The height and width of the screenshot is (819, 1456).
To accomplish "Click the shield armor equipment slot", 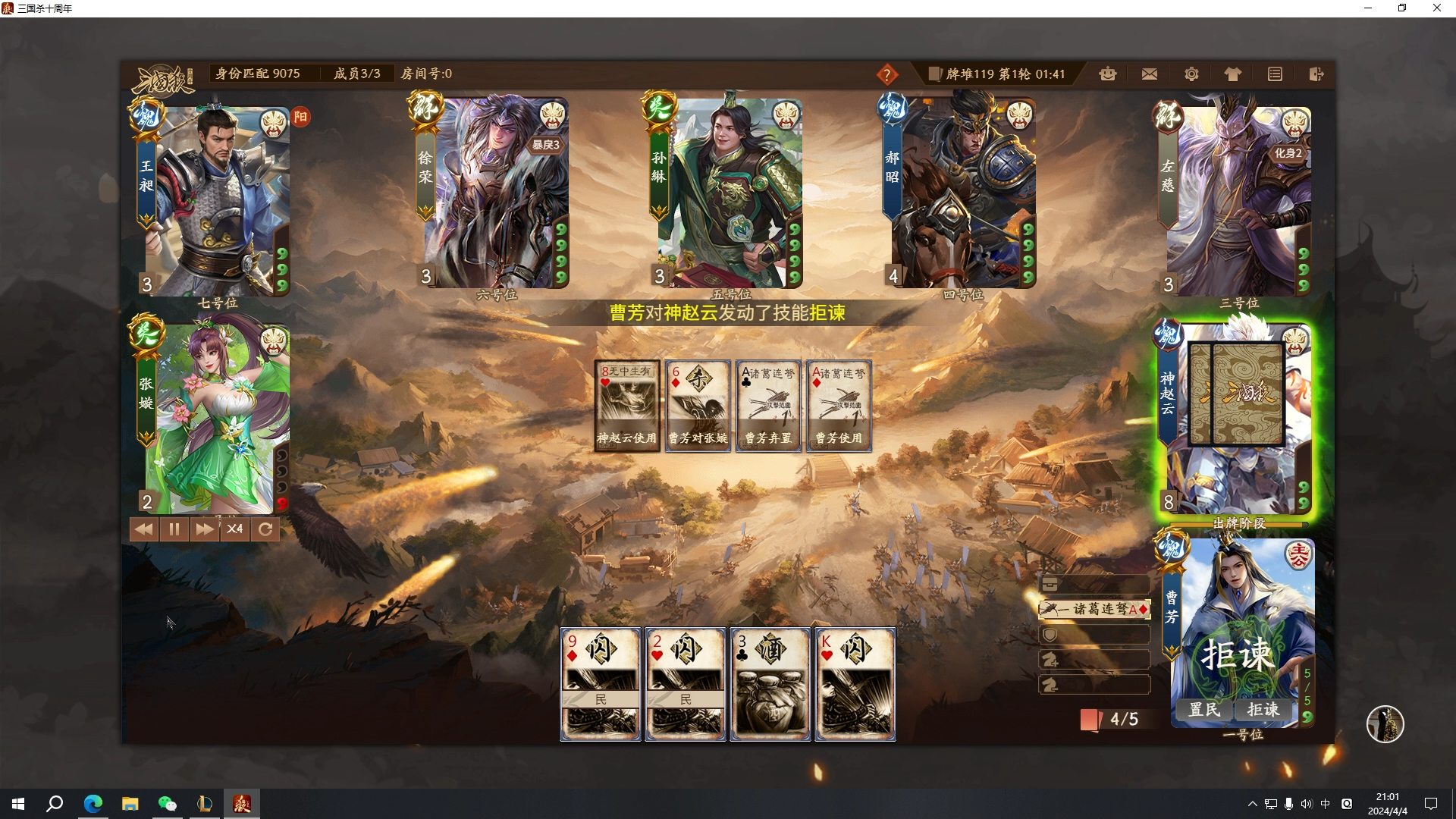I will pos(1094,635).
